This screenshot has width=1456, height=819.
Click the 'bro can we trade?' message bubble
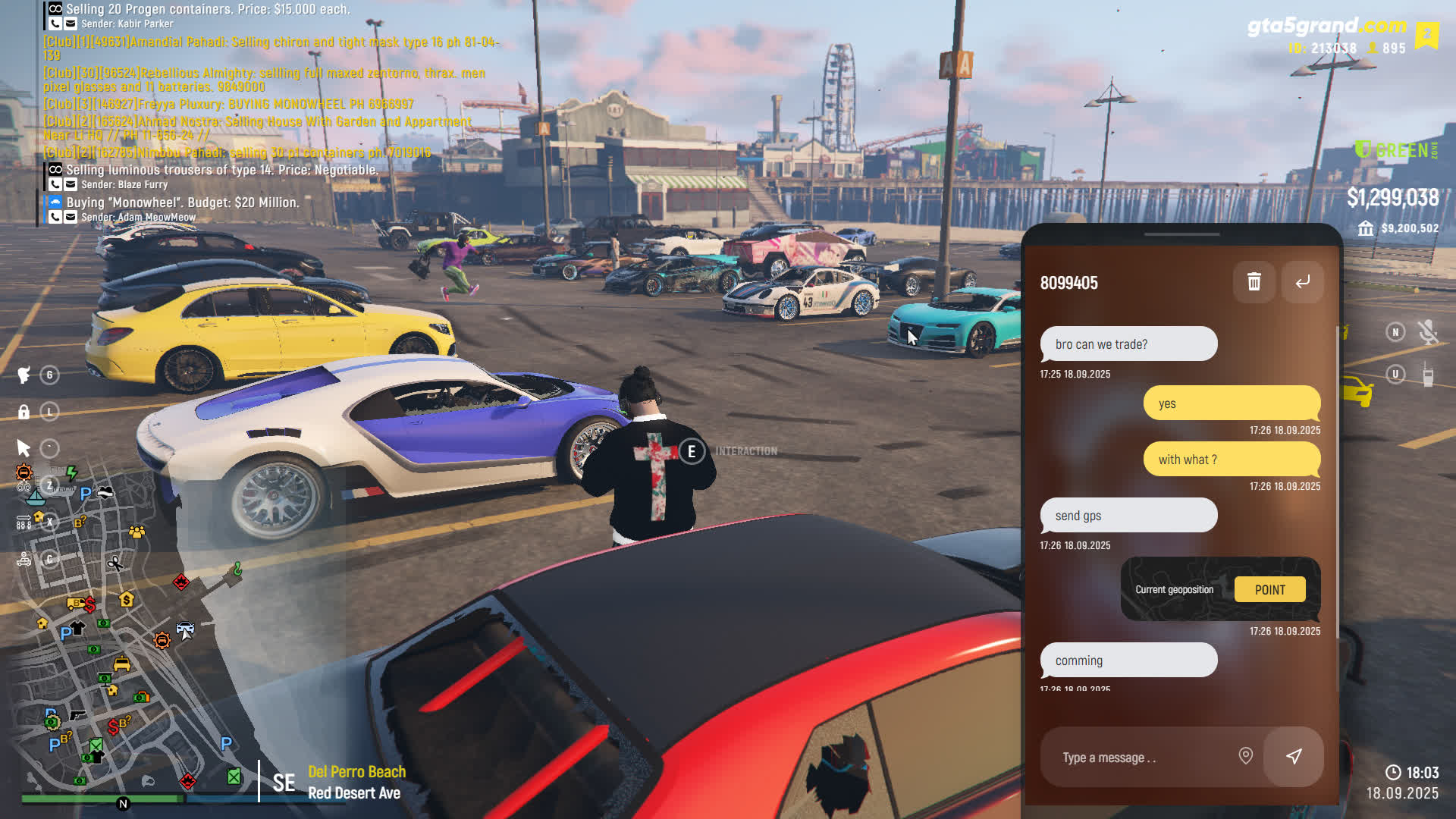(x=1128, y=344)
